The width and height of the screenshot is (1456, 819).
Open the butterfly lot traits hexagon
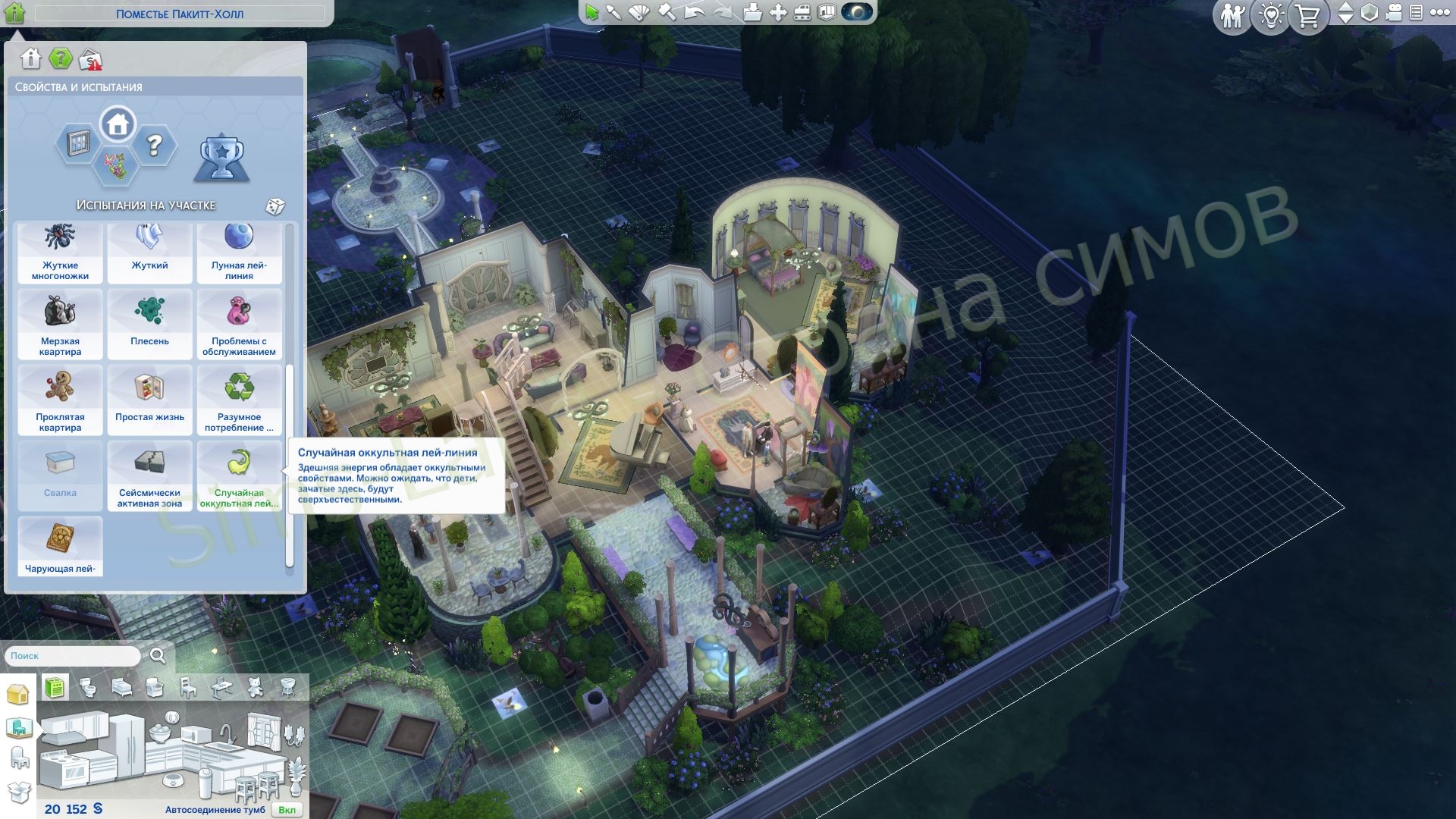[116, 165]
